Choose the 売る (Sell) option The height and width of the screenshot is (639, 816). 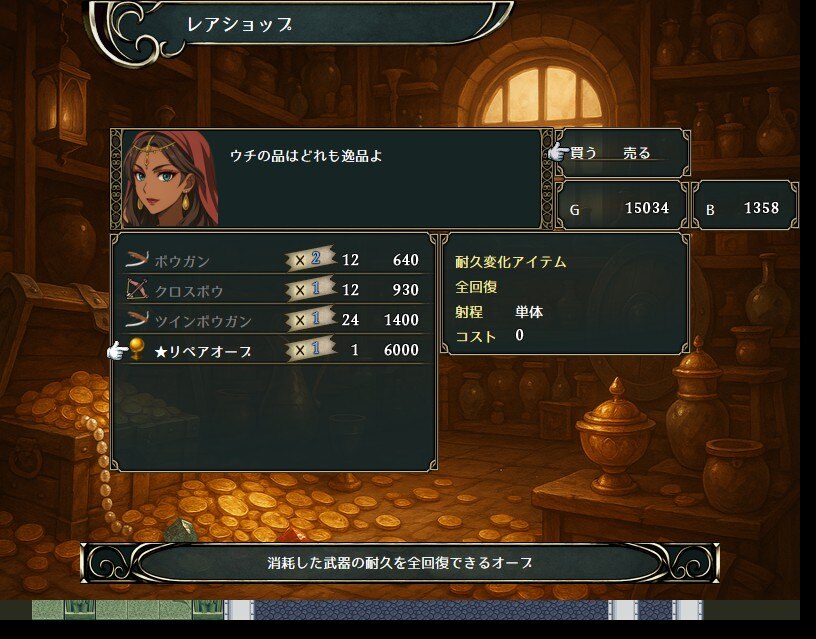tap(637, 153)
